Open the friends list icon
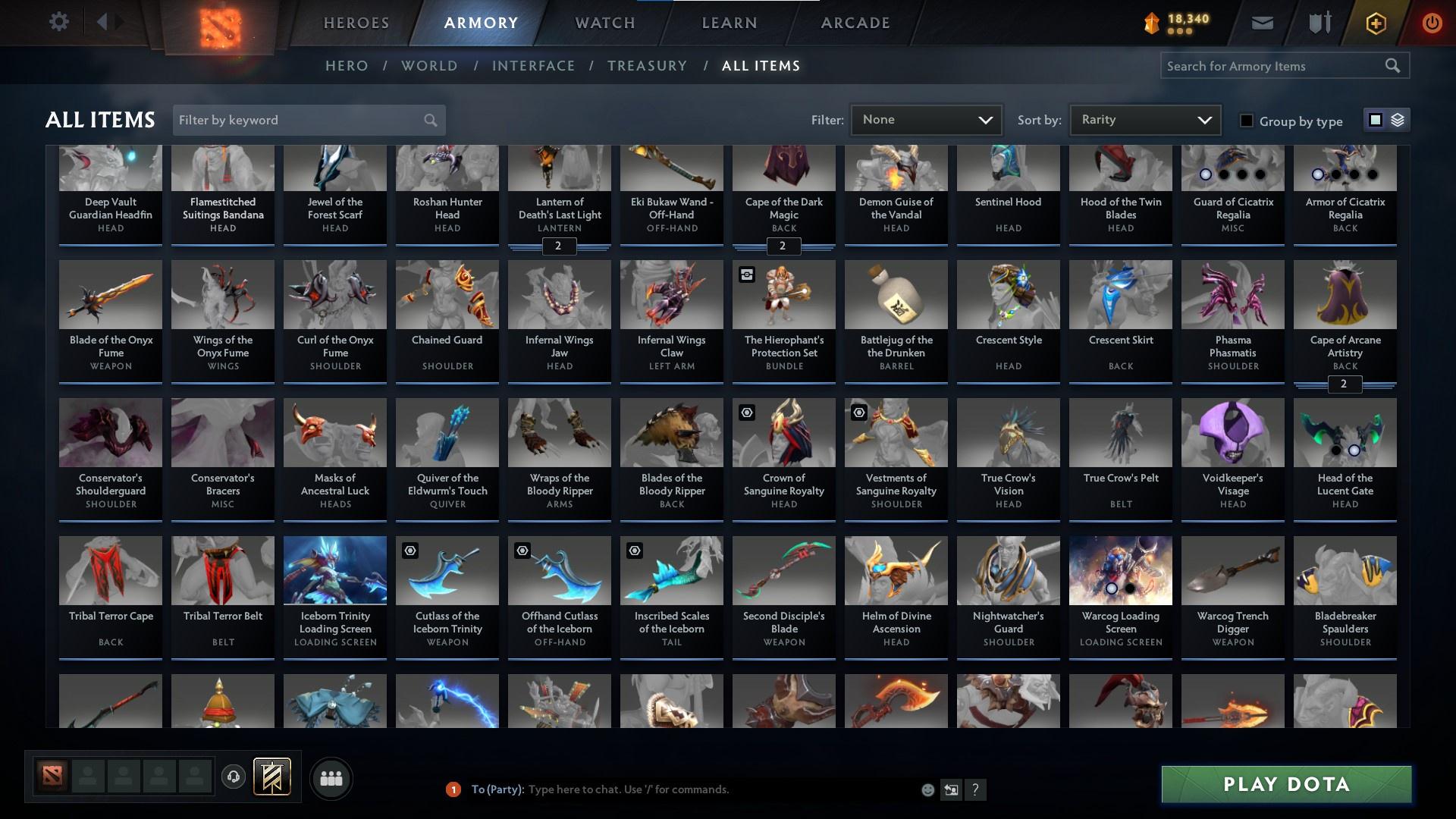This screenshot has height=819, width=1456. [x=331, y=777]
